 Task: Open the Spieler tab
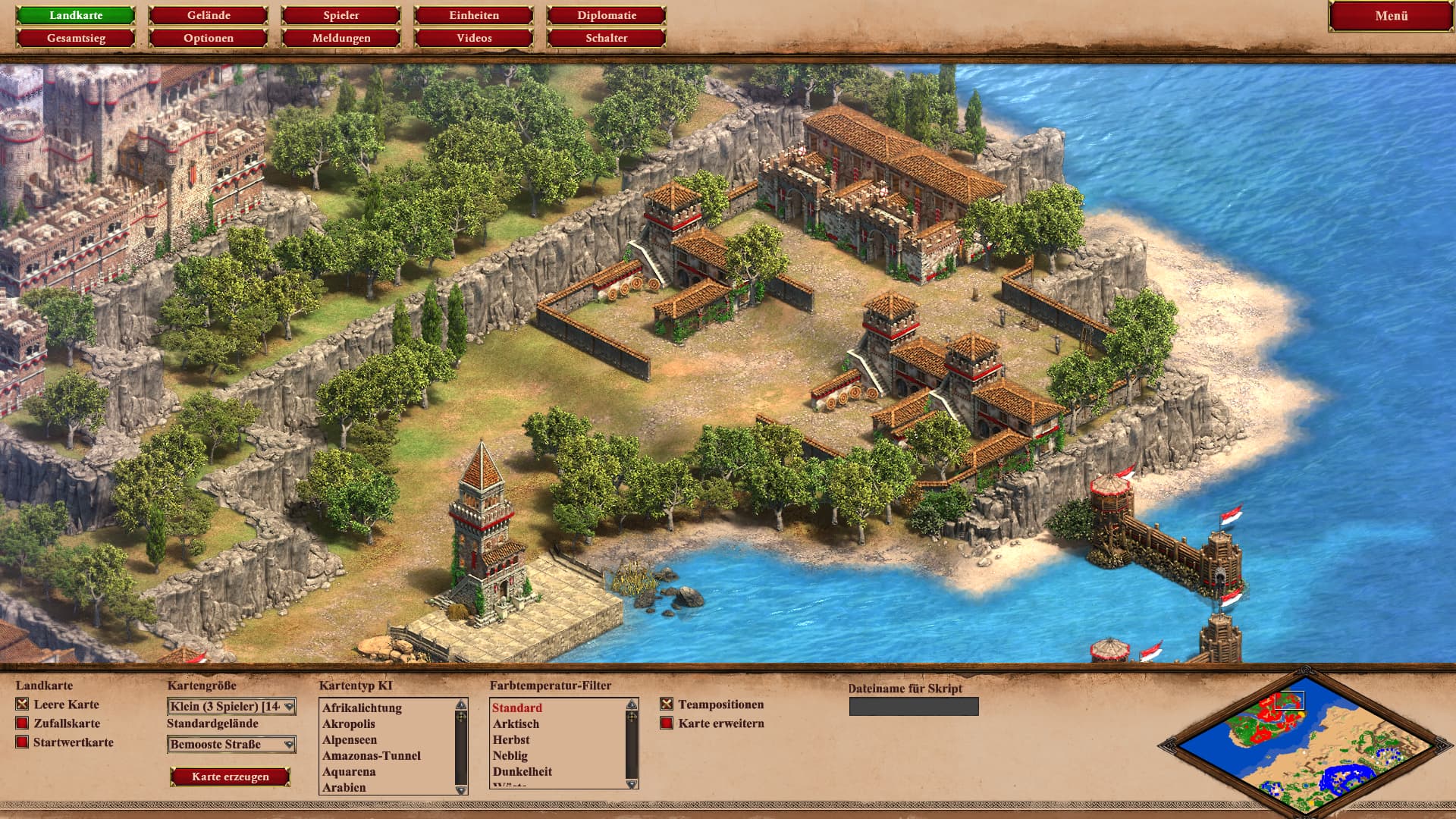coord(341,15)
